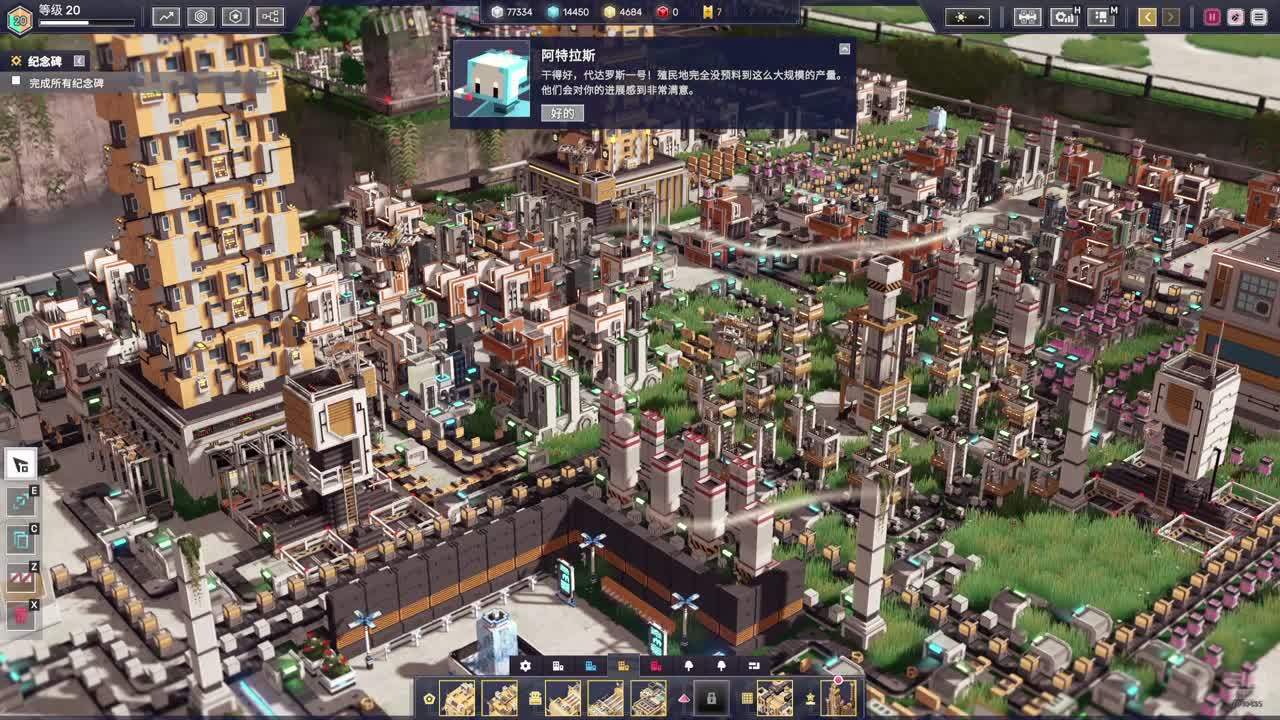Toggle the overlay view with H badge
The width and height of the screenshot is (1280, 720).
click(1063, 16)
